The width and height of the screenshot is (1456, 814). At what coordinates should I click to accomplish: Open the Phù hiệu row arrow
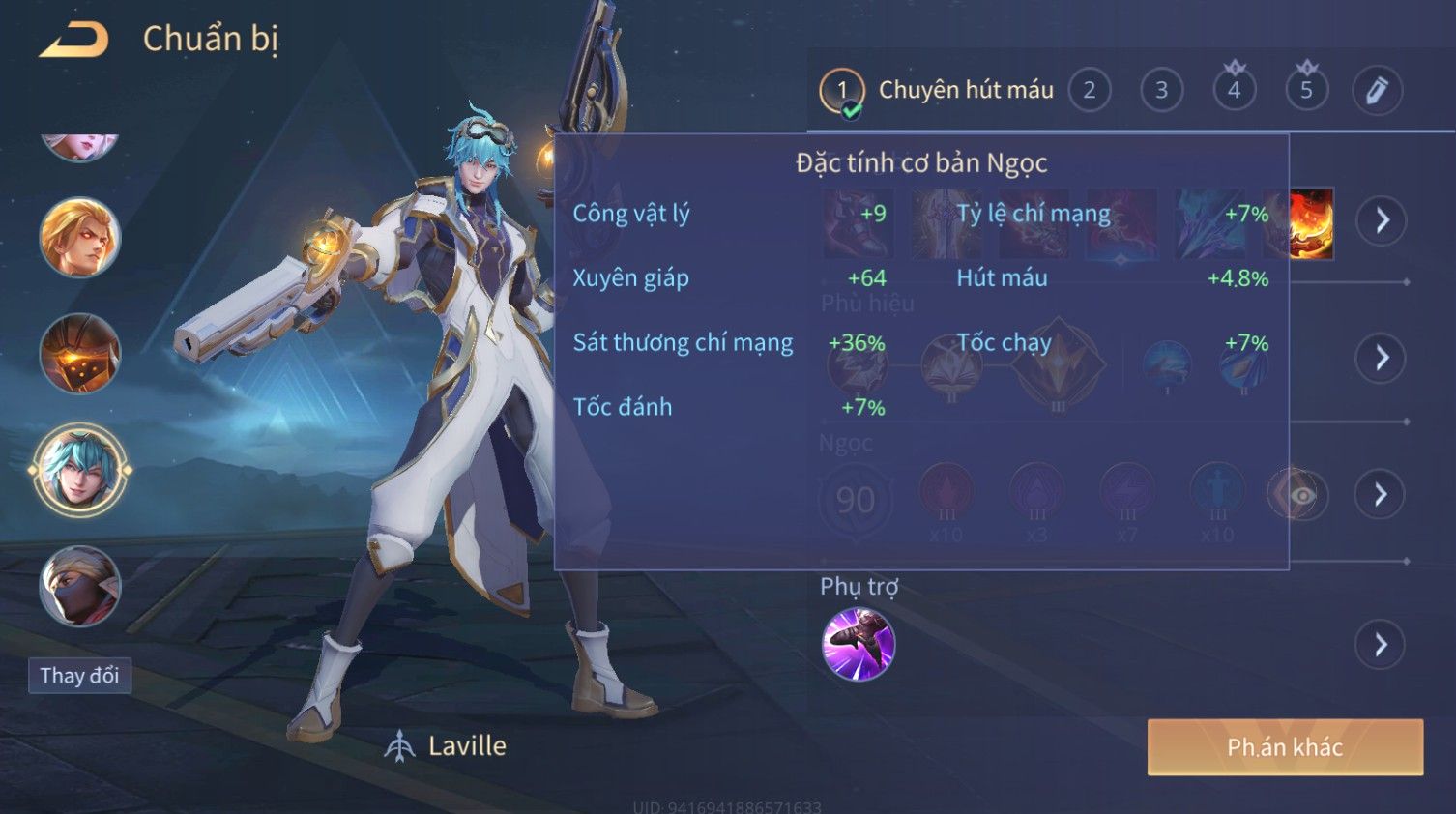point(1381,358)
